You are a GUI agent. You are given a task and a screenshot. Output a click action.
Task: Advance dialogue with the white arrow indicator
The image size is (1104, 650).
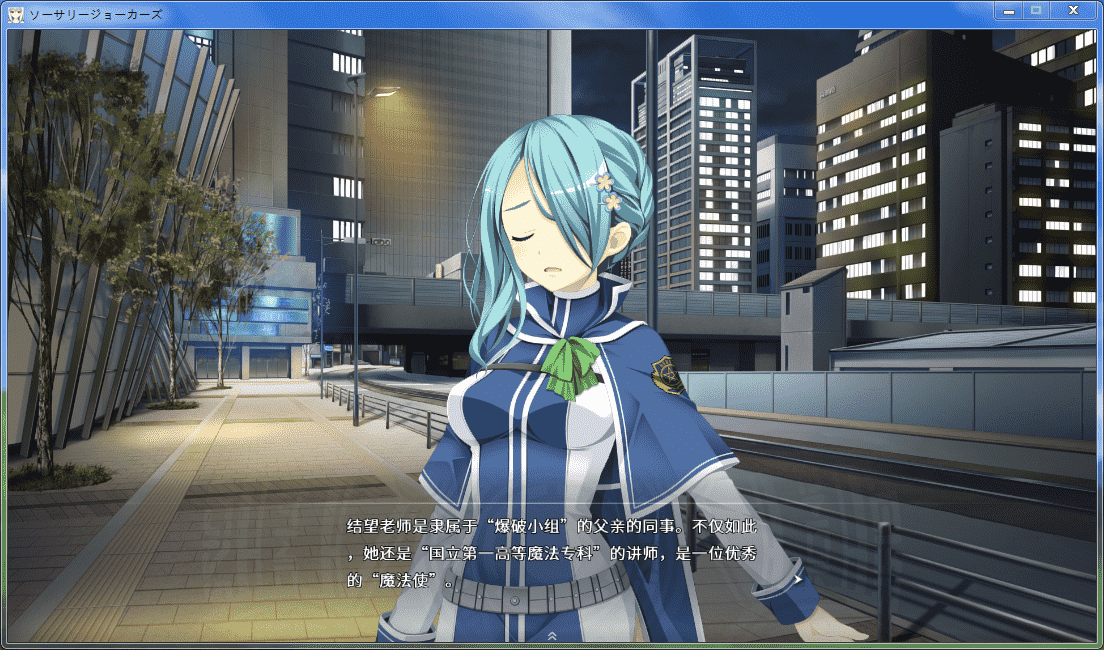(x=797, y=578)
